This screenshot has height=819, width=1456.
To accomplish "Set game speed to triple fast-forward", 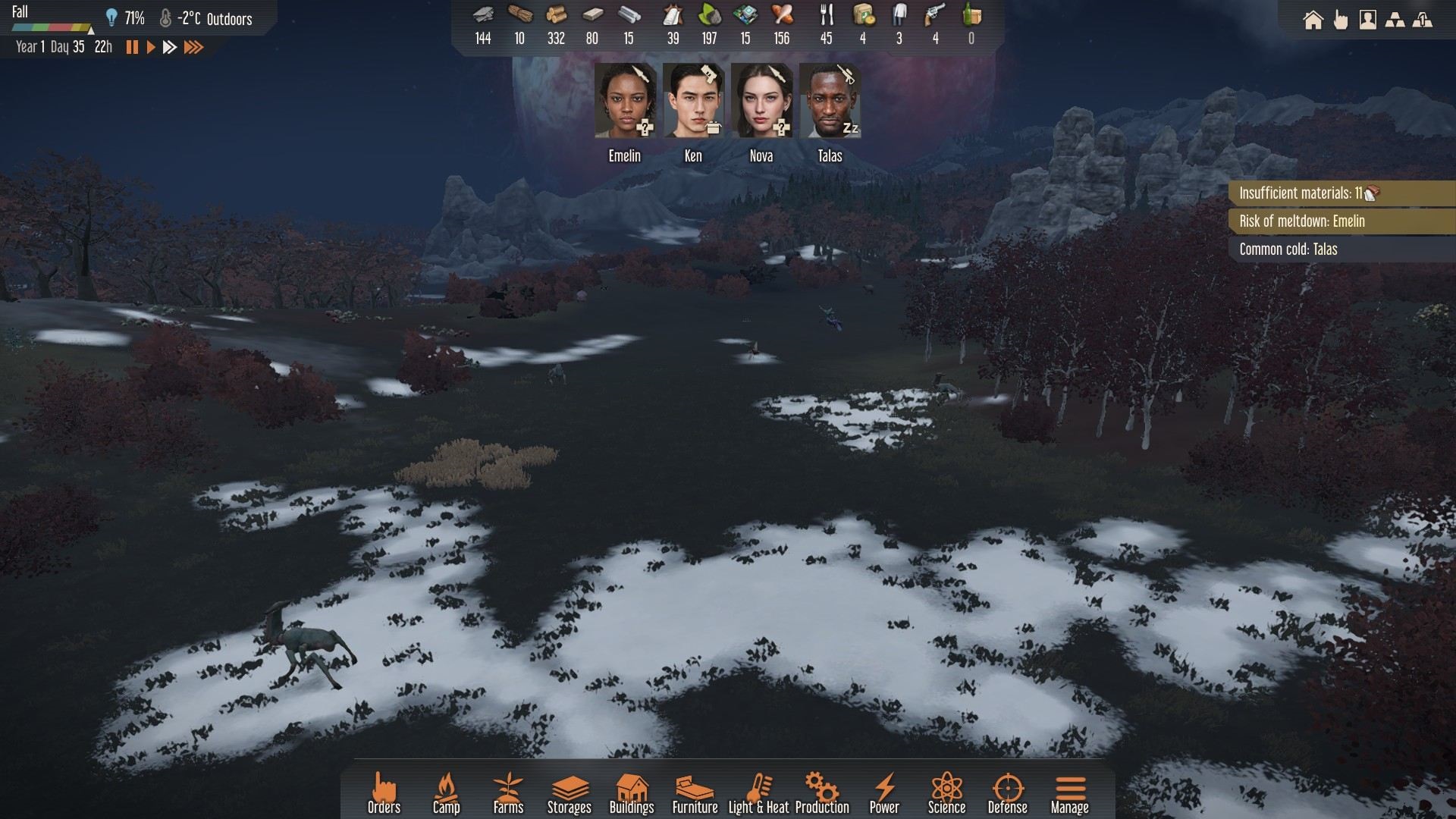I will tap(194, 47).
